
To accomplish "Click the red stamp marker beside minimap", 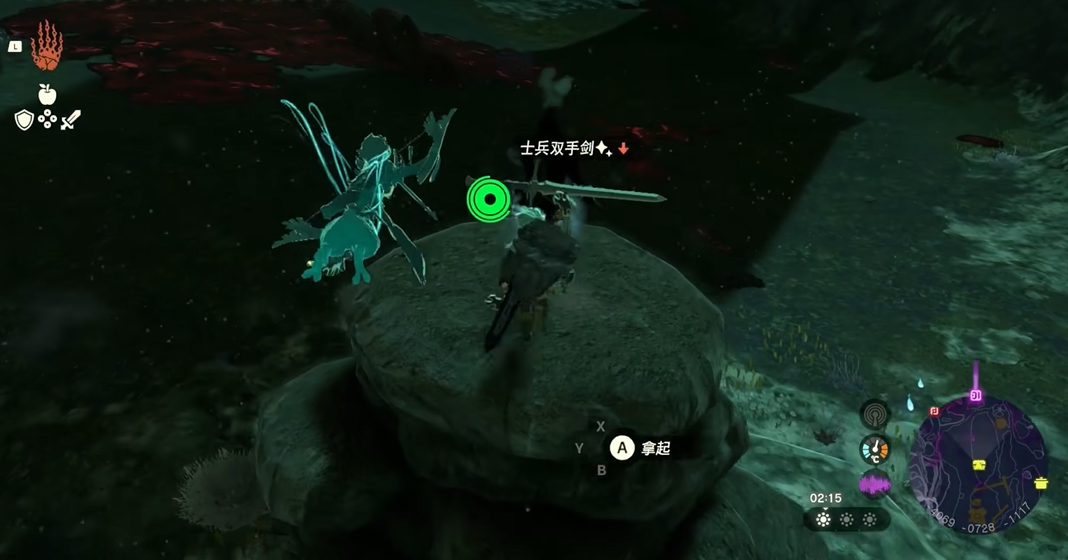I will point(934,410).
